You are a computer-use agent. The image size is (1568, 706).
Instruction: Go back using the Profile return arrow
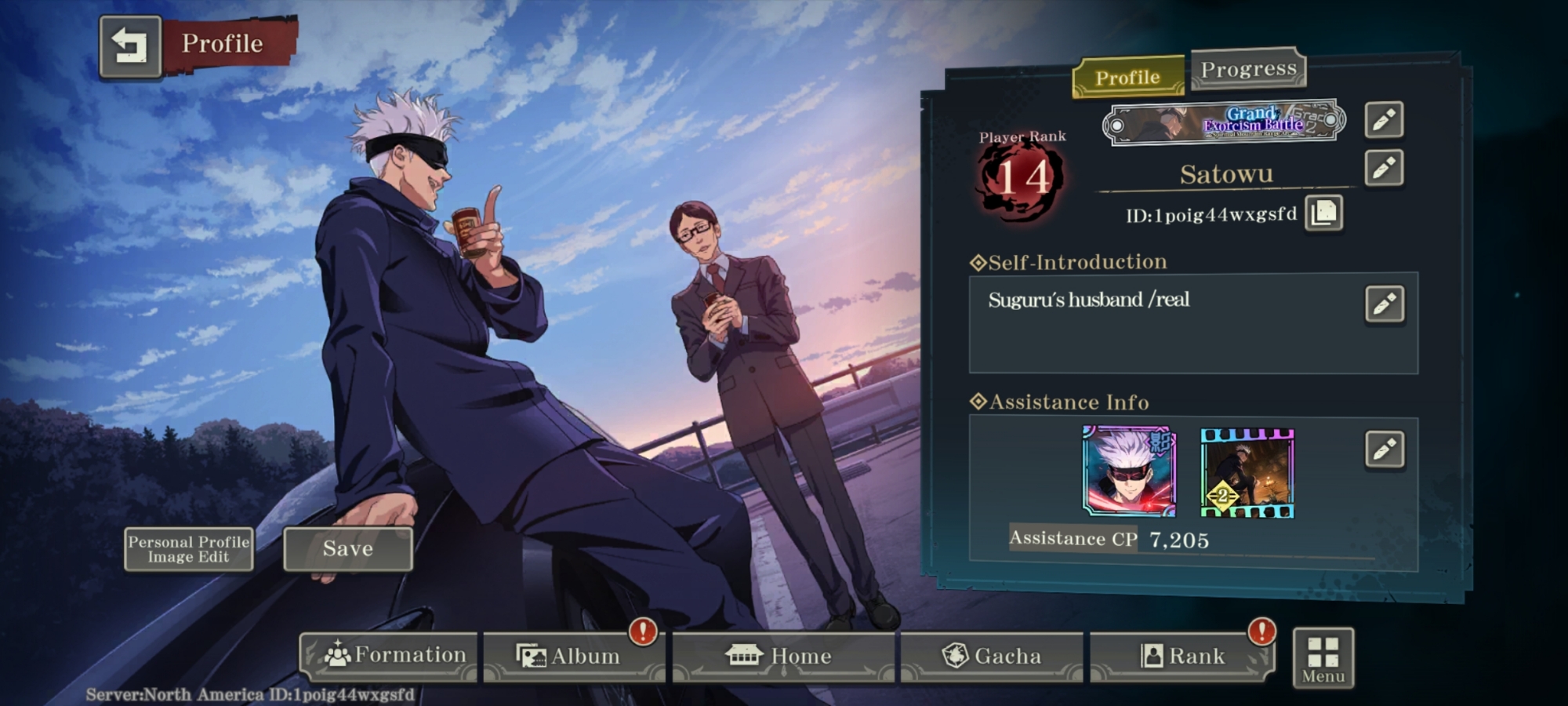click(130, 46)
